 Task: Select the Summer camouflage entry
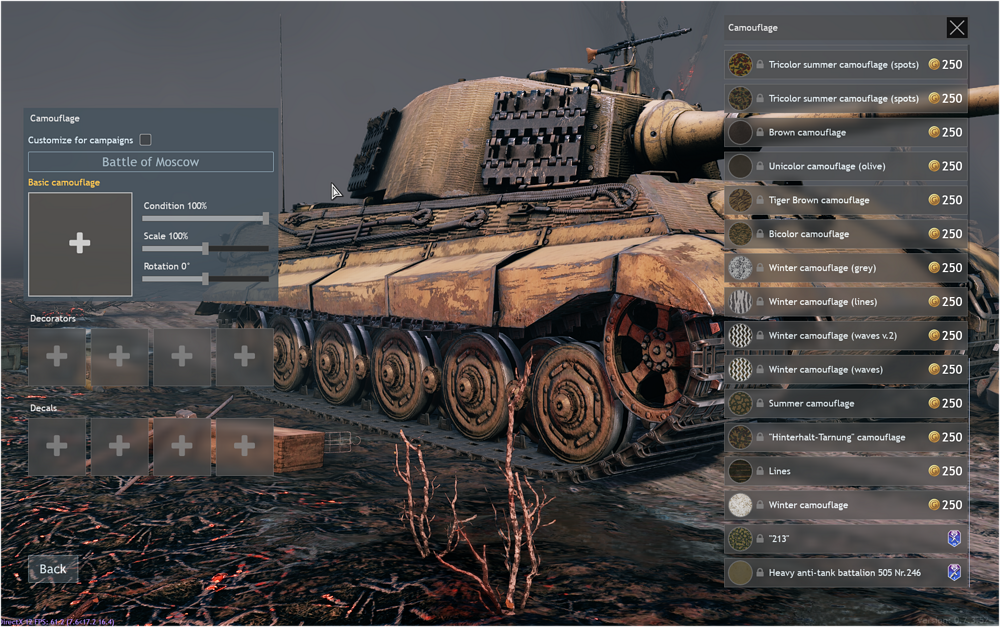(845, 404)
